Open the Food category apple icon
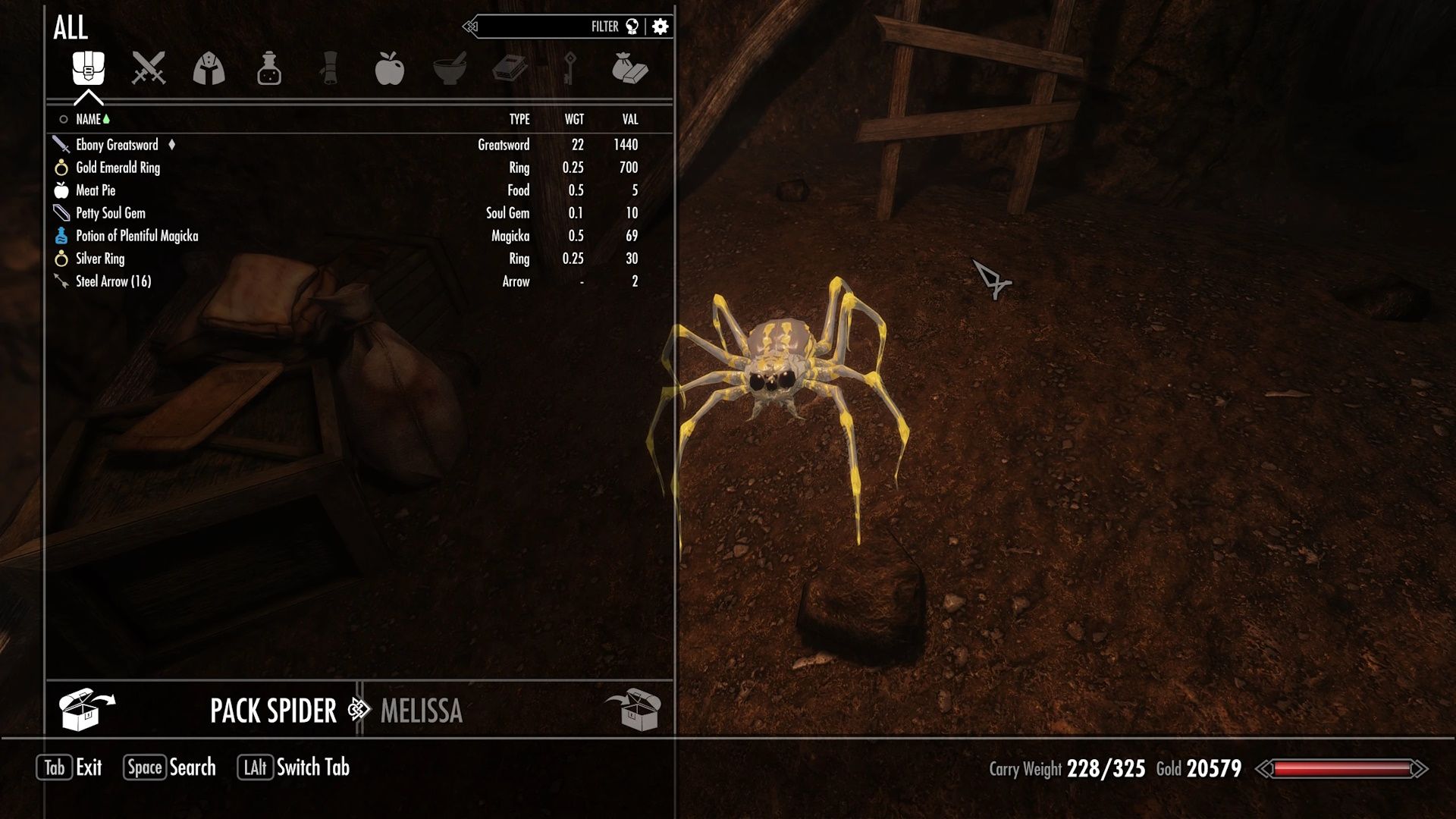The width and height of the screenshot is (1456, 819). 391,69
